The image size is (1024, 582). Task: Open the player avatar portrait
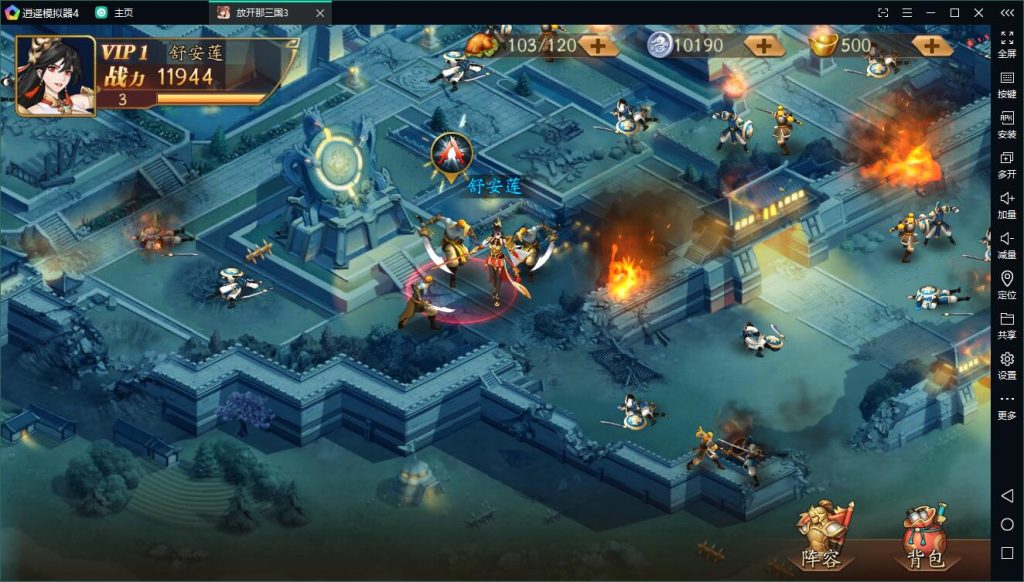[x=56, y=76]
